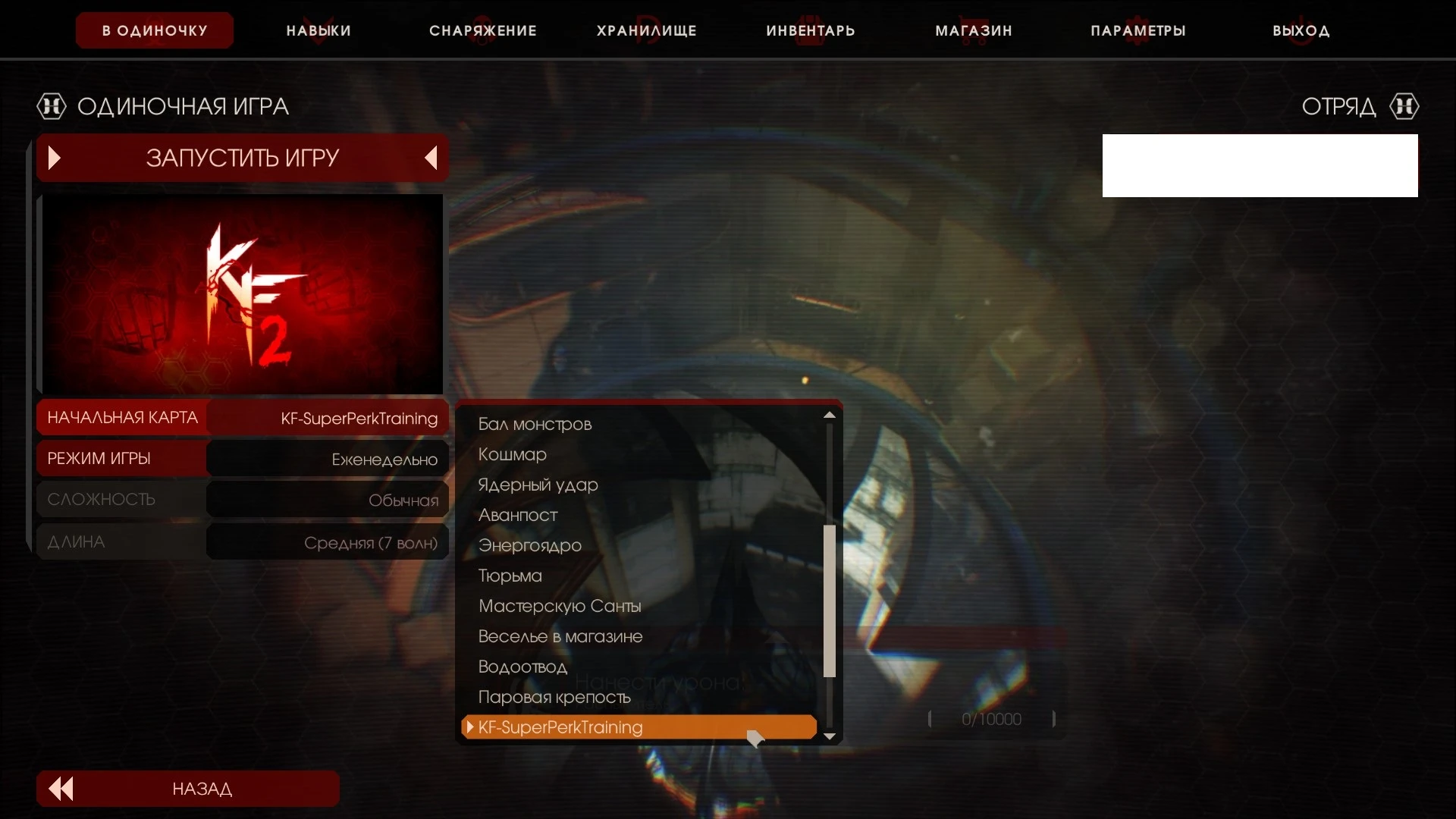Click the single player helmet icon beside ОДИНОЧНАЯ ИГРА
Viewport: 1456px width, 819px height.
tap(51, 105)
